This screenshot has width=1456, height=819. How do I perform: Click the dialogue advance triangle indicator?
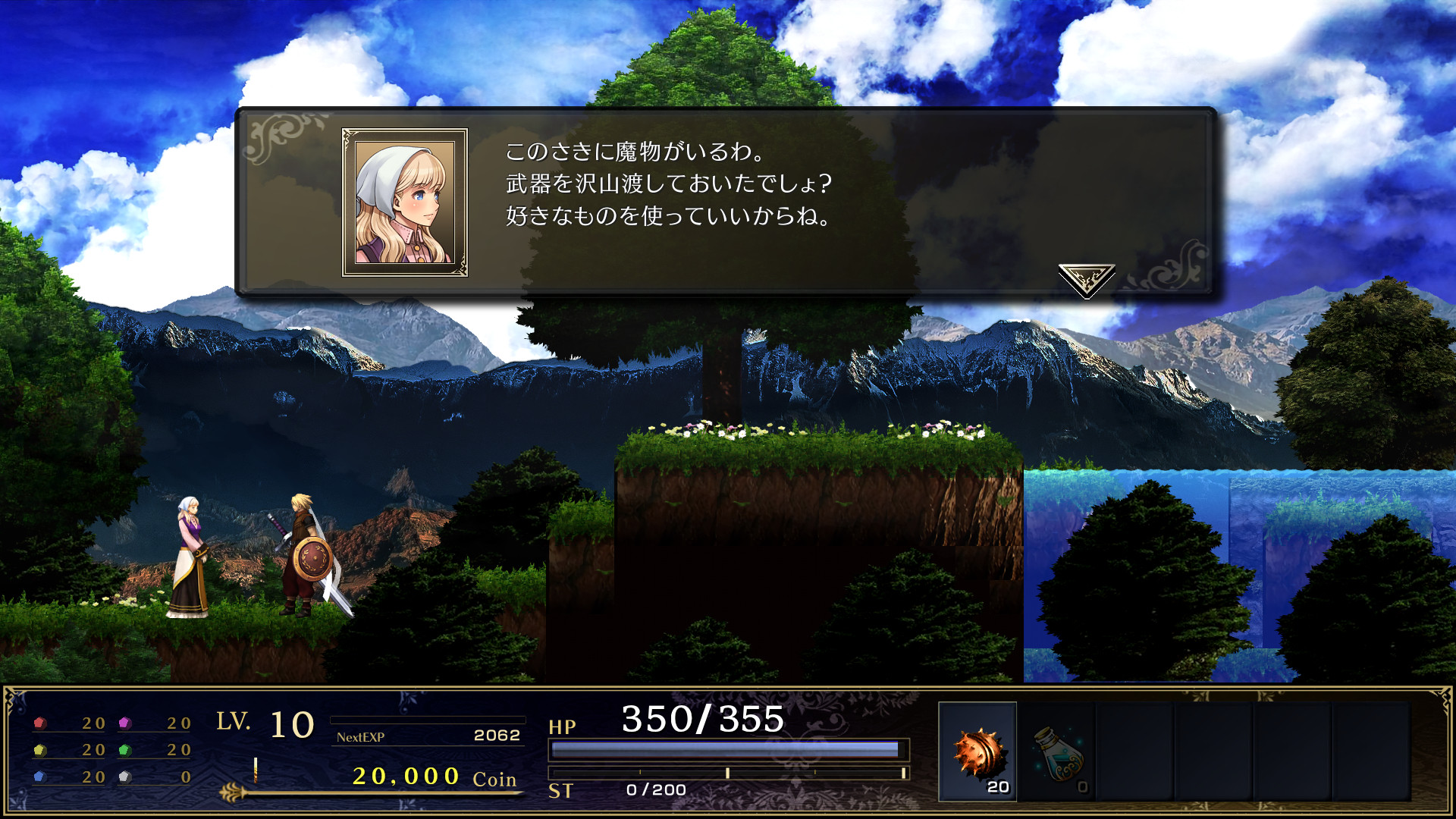click(1086, 275)
